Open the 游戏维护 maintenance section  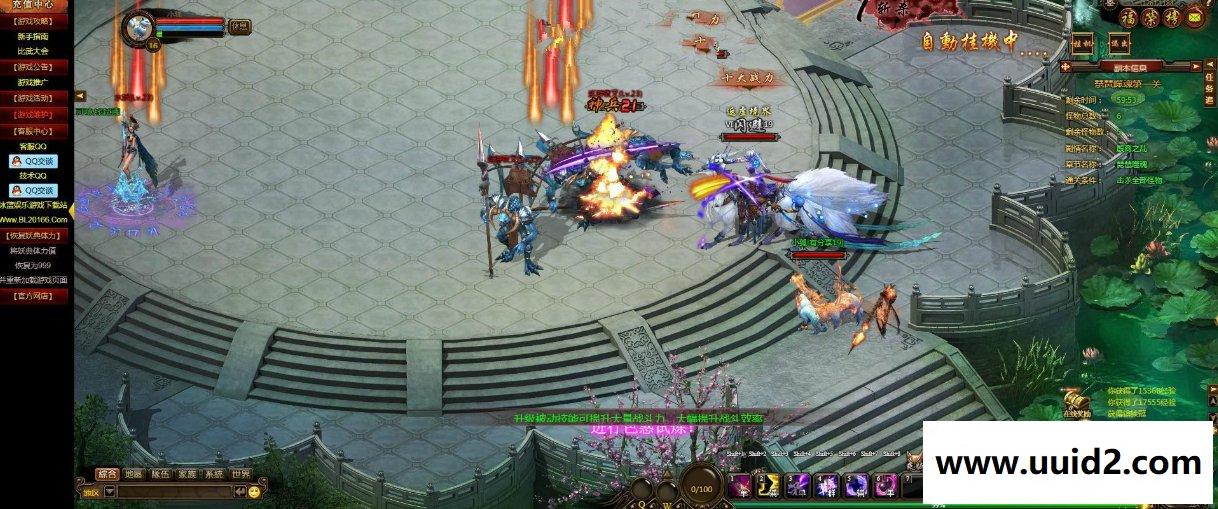pos(36,114)
